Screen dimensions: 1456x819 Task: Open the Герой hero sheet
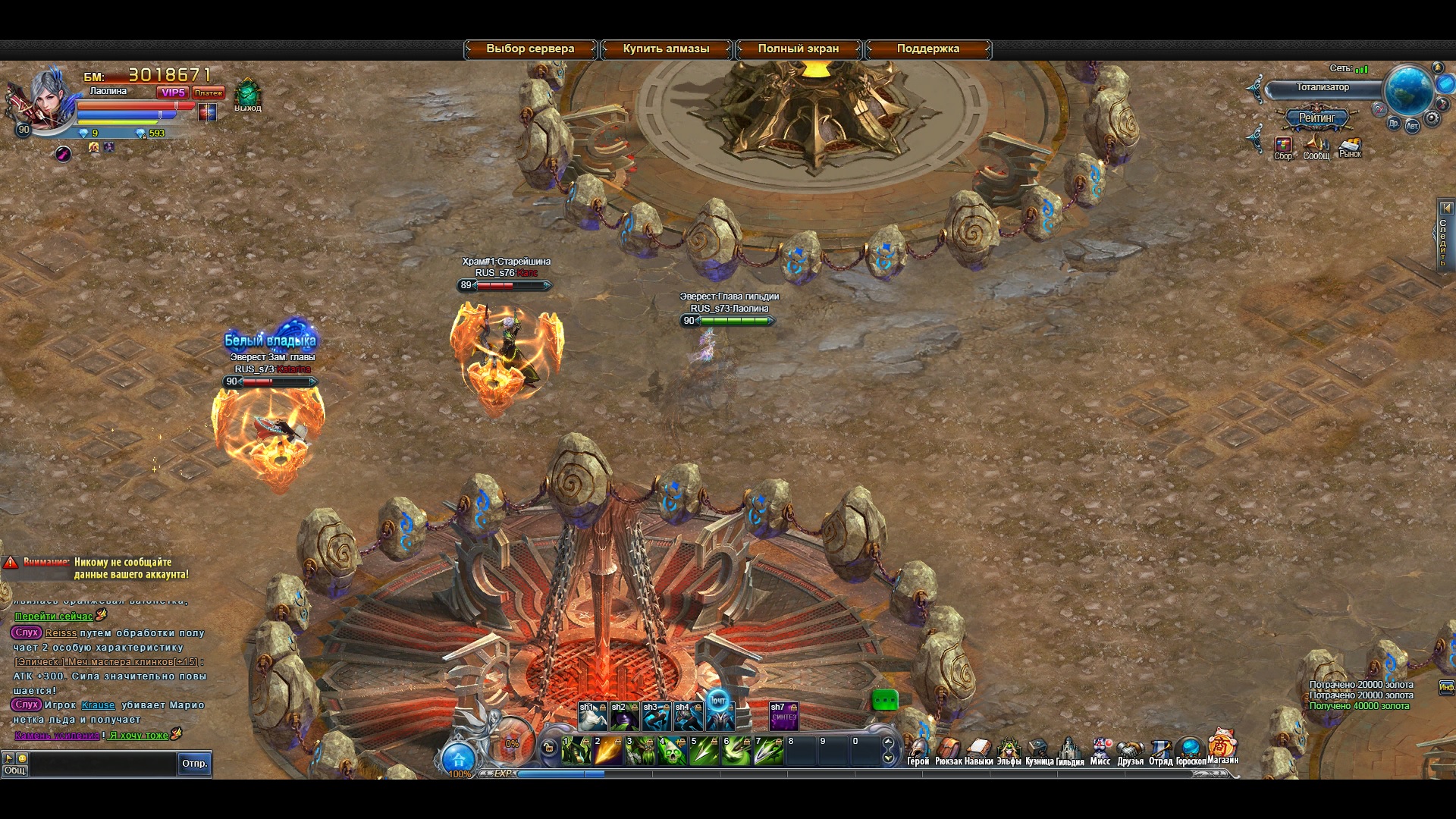point(918,752)
